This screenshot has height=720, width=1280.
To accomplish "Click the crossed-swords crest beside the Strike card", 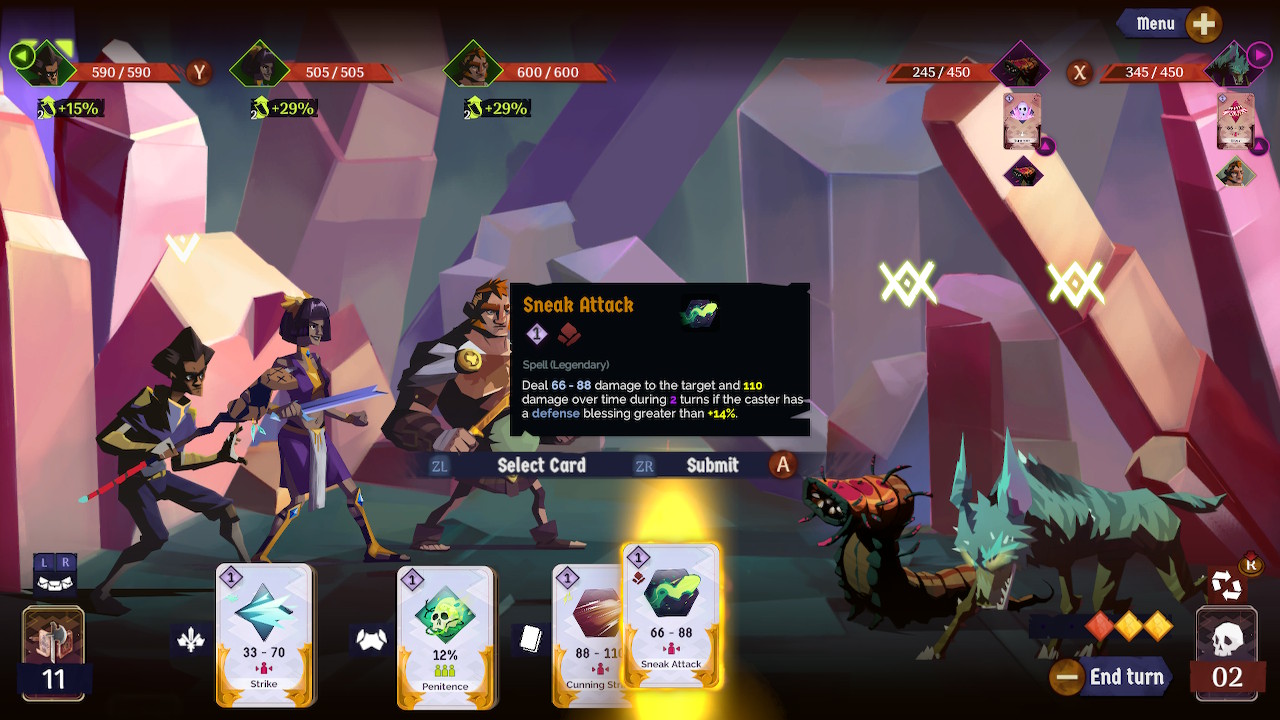I will point(189,638).
